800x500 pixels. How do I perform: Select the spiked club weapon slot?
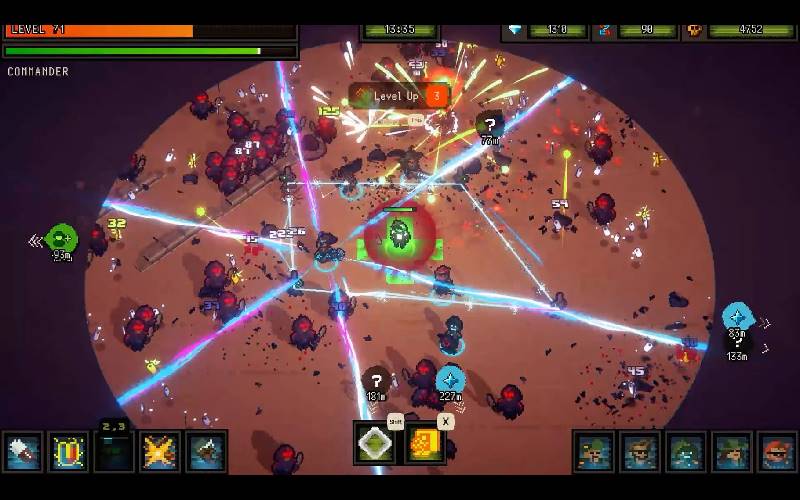(23, 452)
